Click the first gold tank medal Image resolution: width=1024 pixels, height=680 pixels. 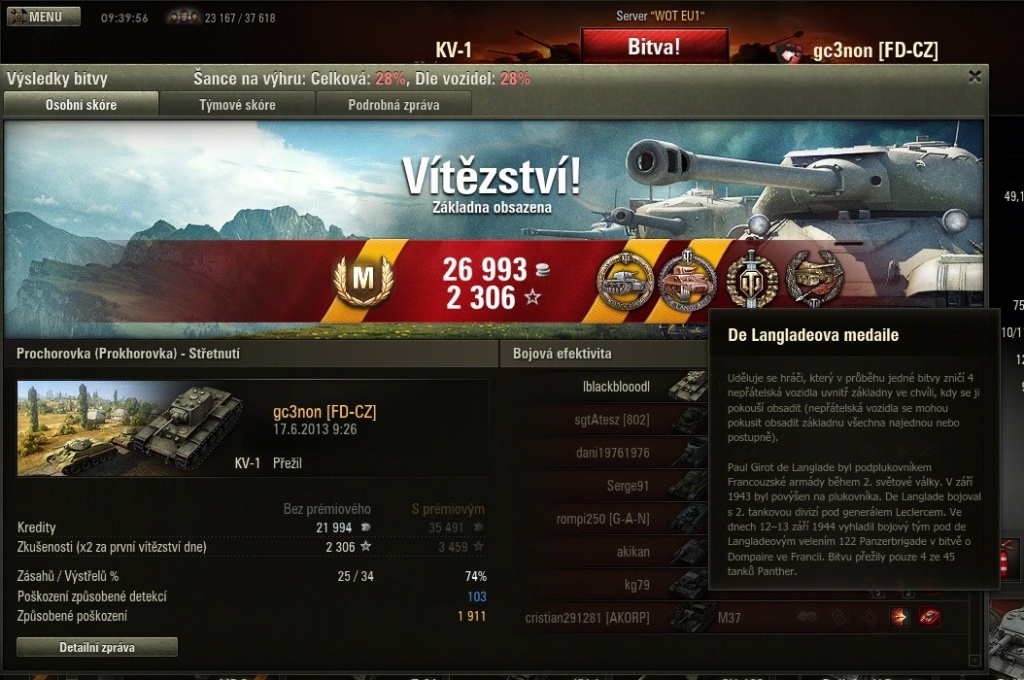pyautogui.click(x=625, y=281)
